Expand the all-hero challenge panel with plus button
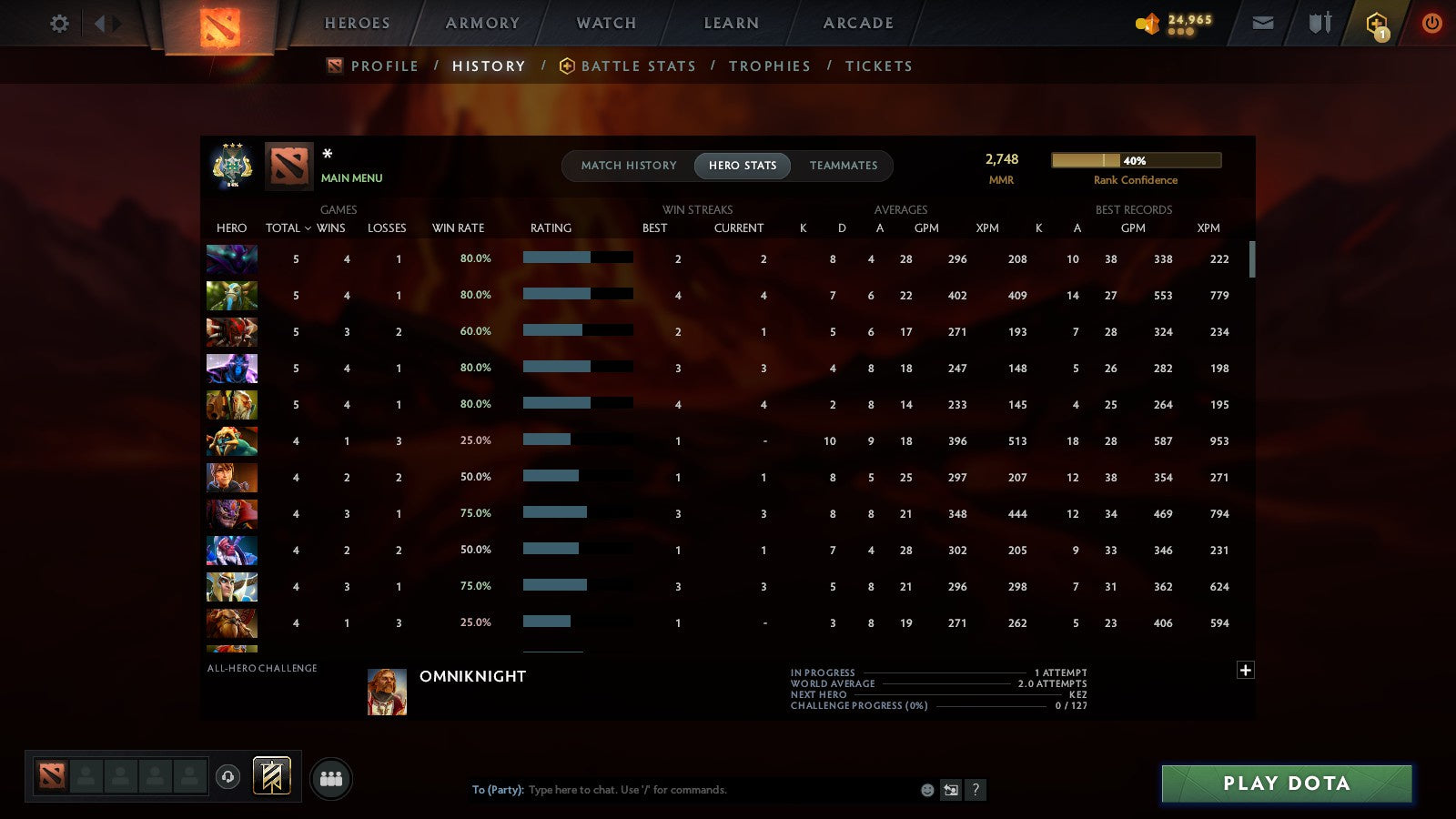This screenshot has height=819, width=1456. pyautogui.click(x=1246, y=670)
